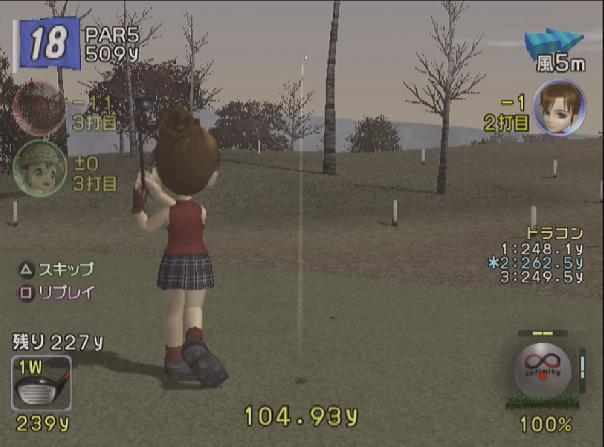Select the current player portrait
604x447 pixels.
click(x=558, y=107)
